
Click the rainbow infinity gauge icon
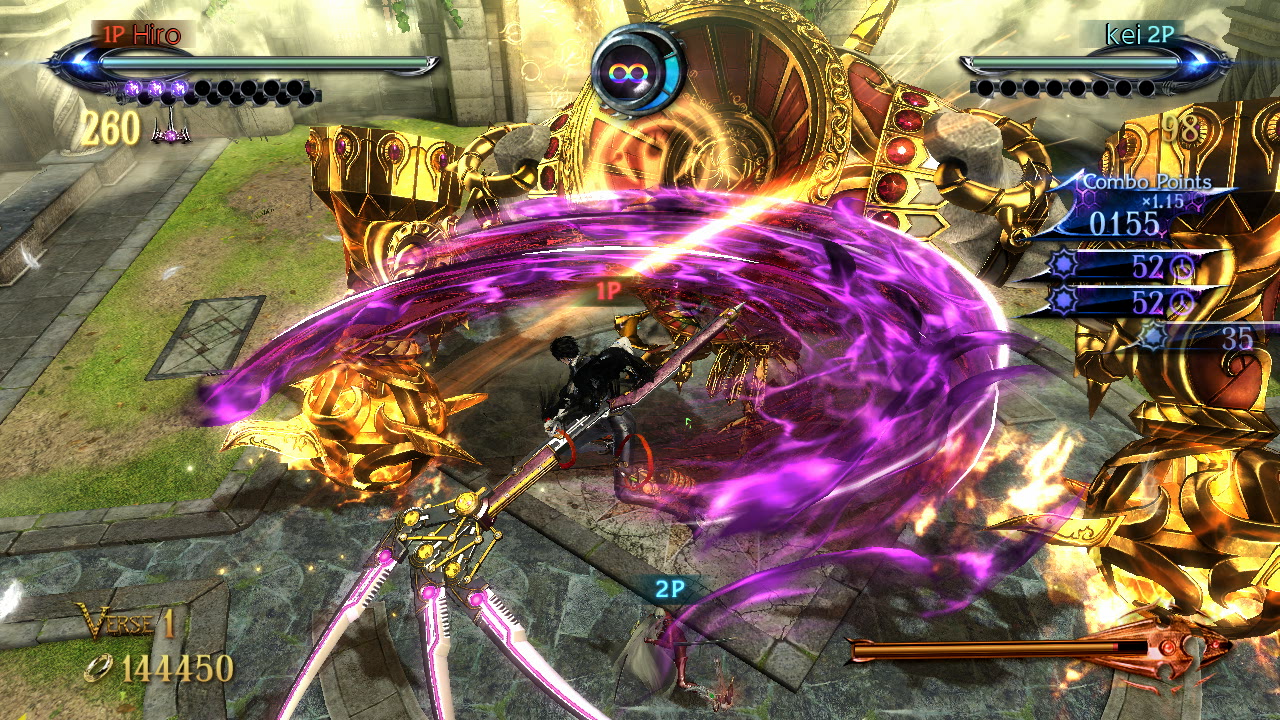637,72
